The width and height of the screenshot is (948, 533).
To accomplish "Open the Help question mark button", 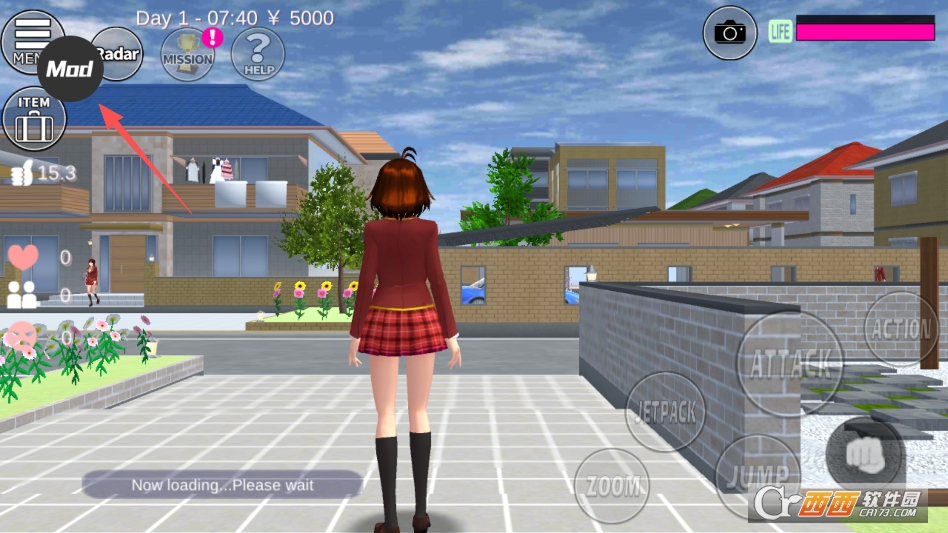I will point(258,53).
